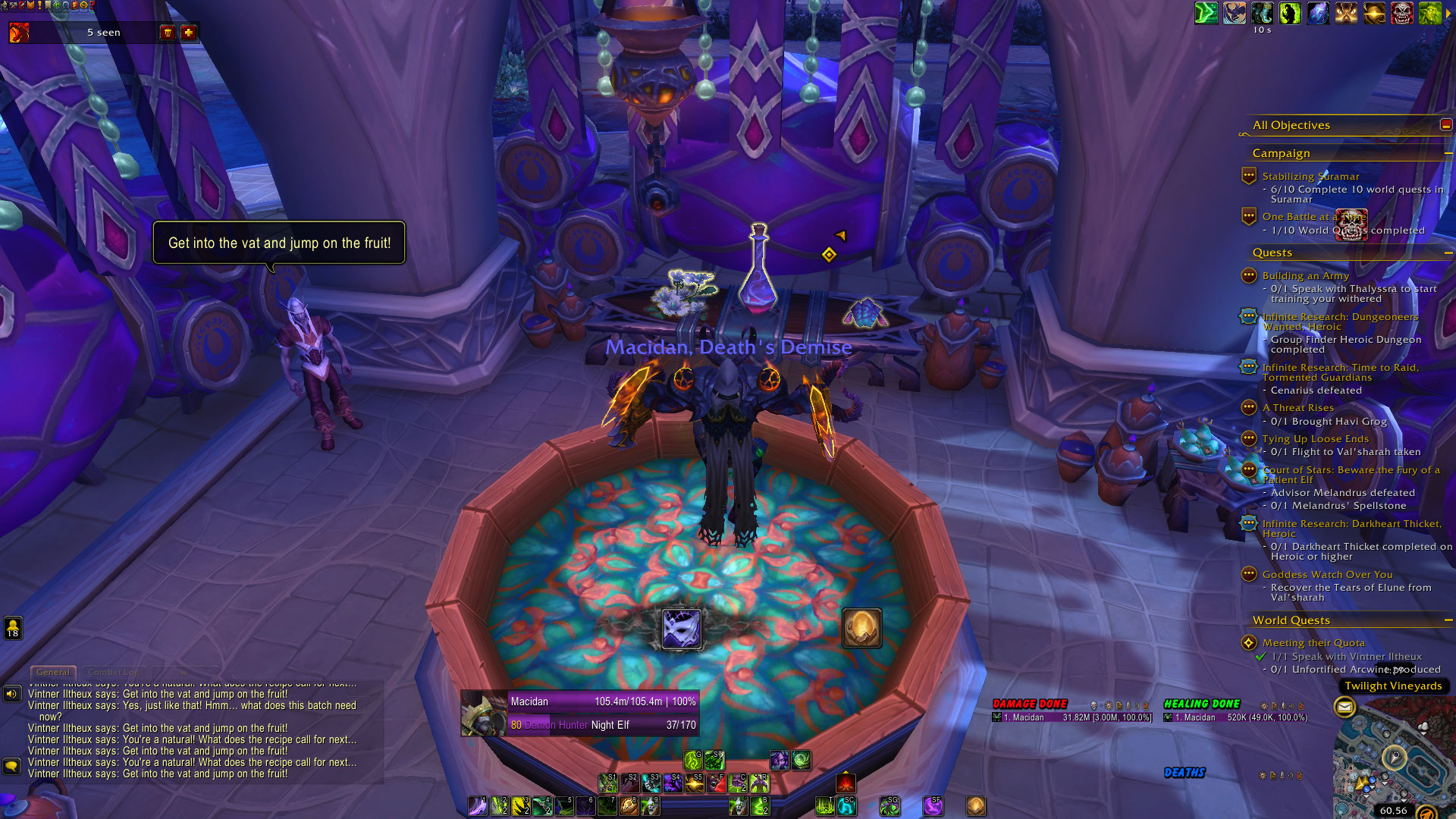Use the ability bound to key 1
The image size is (1456, 819).
pos(477,805)
